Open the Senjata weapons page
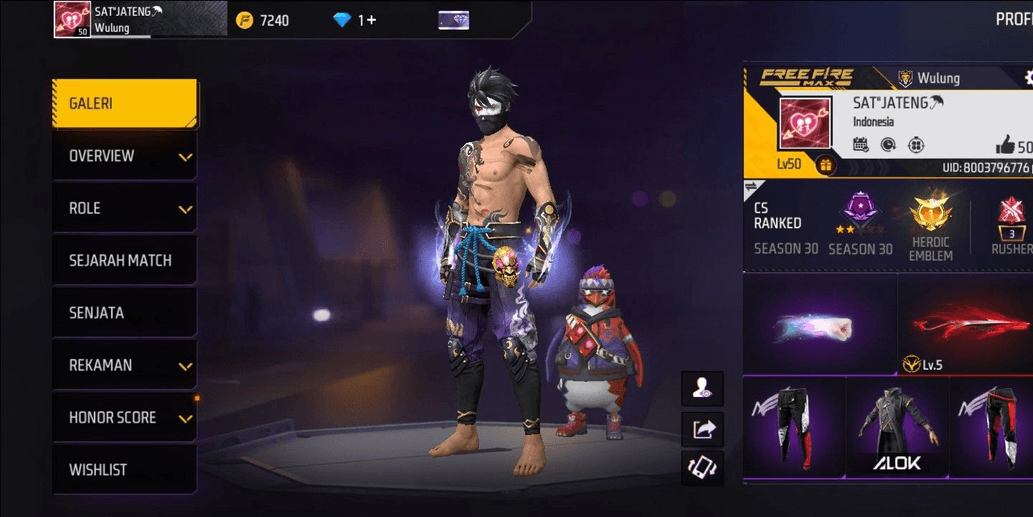 pyautogui.click(x=124, y=313)
